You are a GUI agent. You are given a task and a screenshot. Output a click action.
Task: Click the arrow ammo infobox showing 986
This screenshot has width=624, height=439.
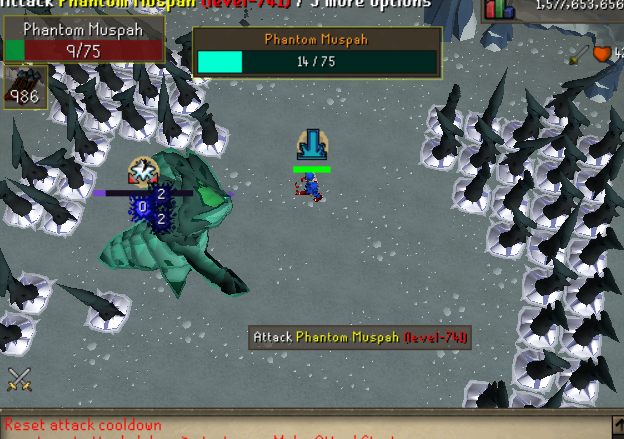[22, 87]
